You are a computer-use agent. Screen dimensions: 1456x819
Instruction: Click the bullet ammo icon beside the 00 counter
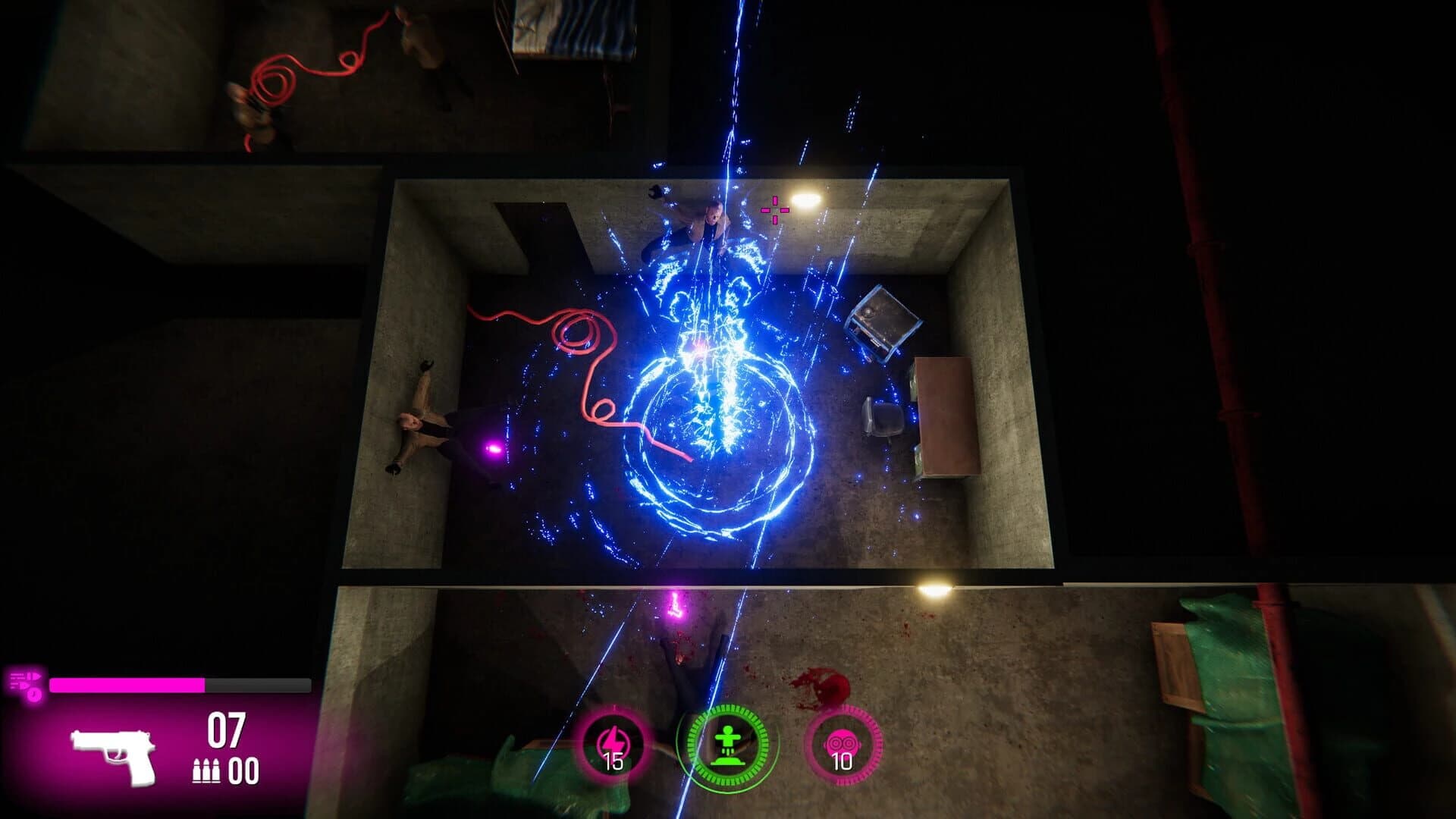(206, 770)
